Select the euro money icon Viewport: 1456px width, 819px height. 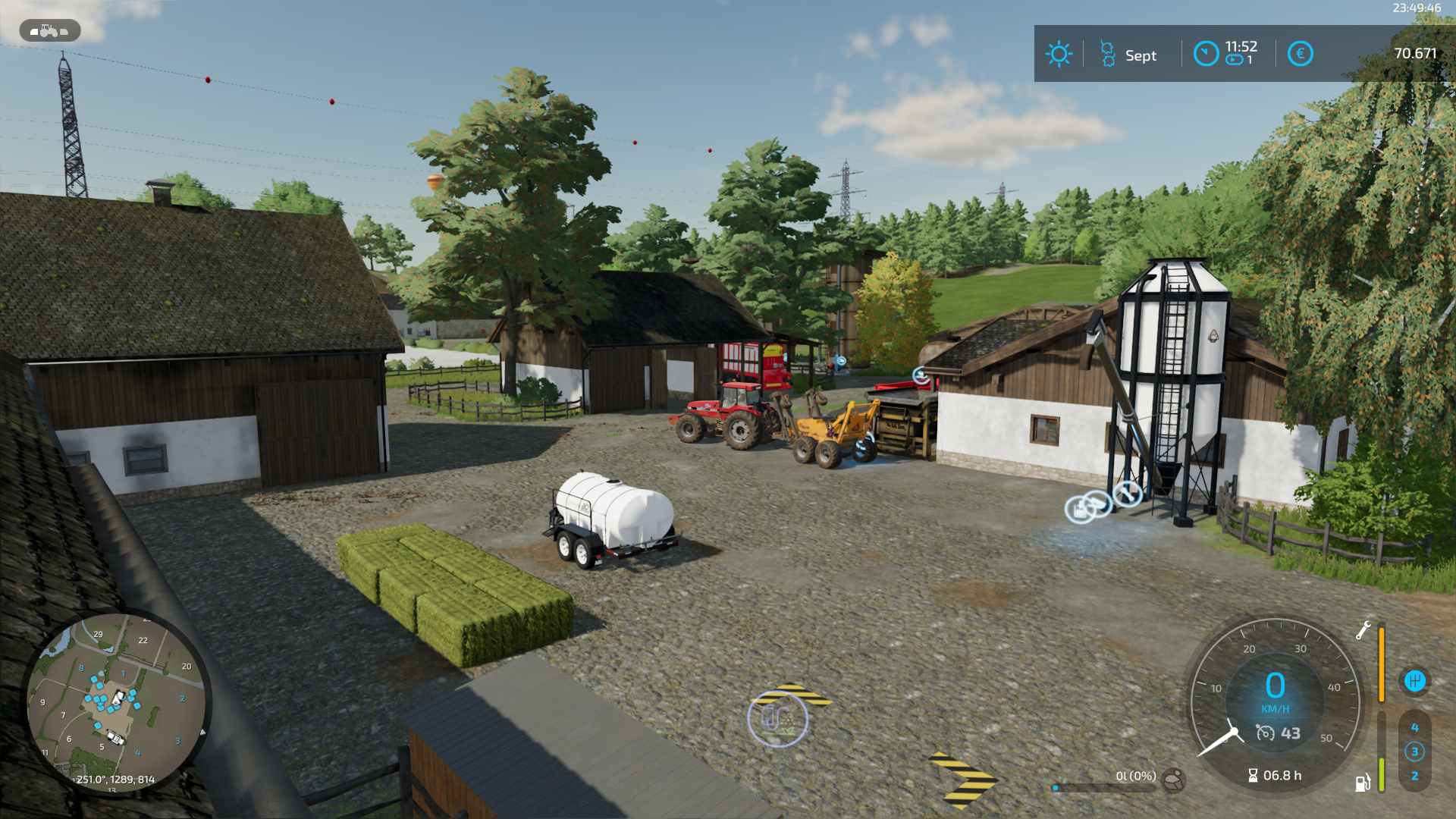click(x=1300, y=54)
